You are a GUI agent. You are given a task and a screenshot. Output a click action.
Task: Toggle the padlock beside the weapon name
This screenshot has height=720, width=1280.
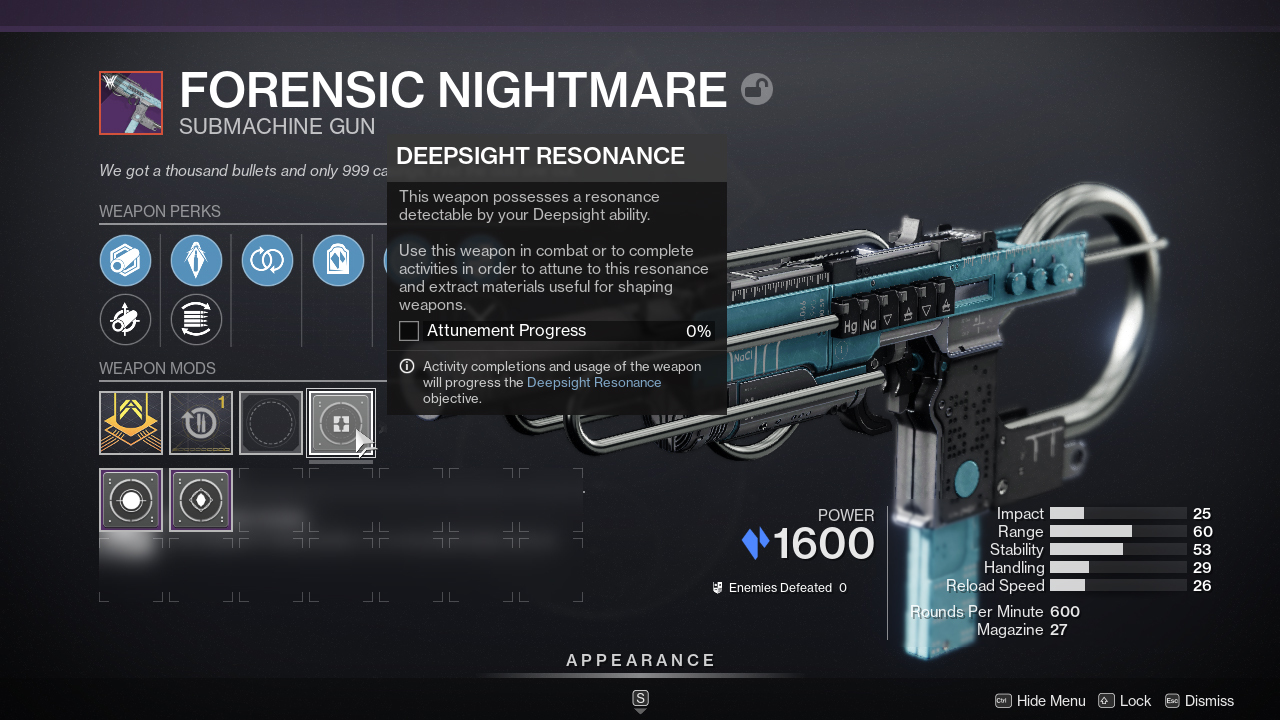(757, 89)
